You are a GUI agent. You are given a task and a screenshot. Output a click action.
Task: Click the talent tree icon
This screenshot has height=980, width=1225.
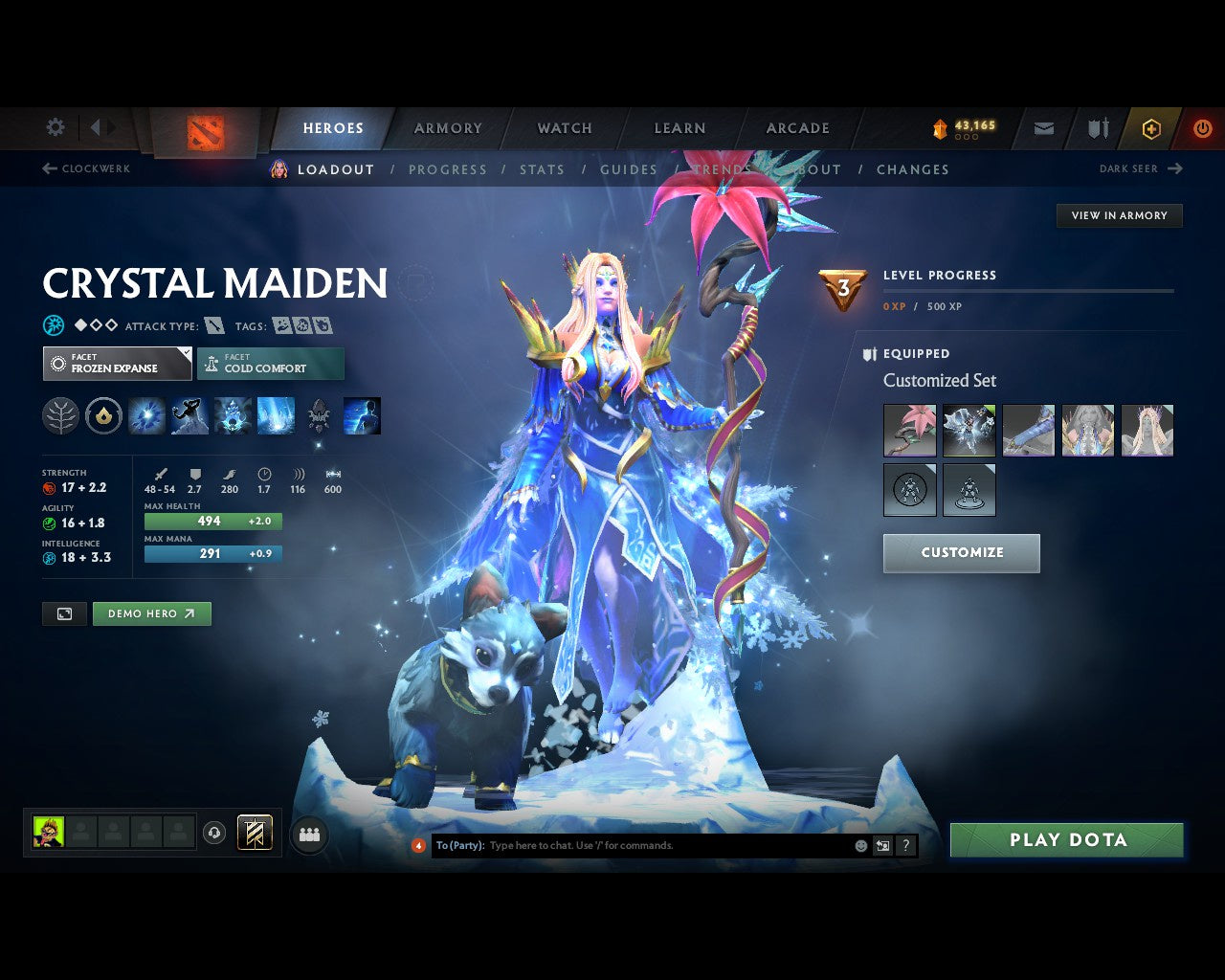click(x=60, y=415)
